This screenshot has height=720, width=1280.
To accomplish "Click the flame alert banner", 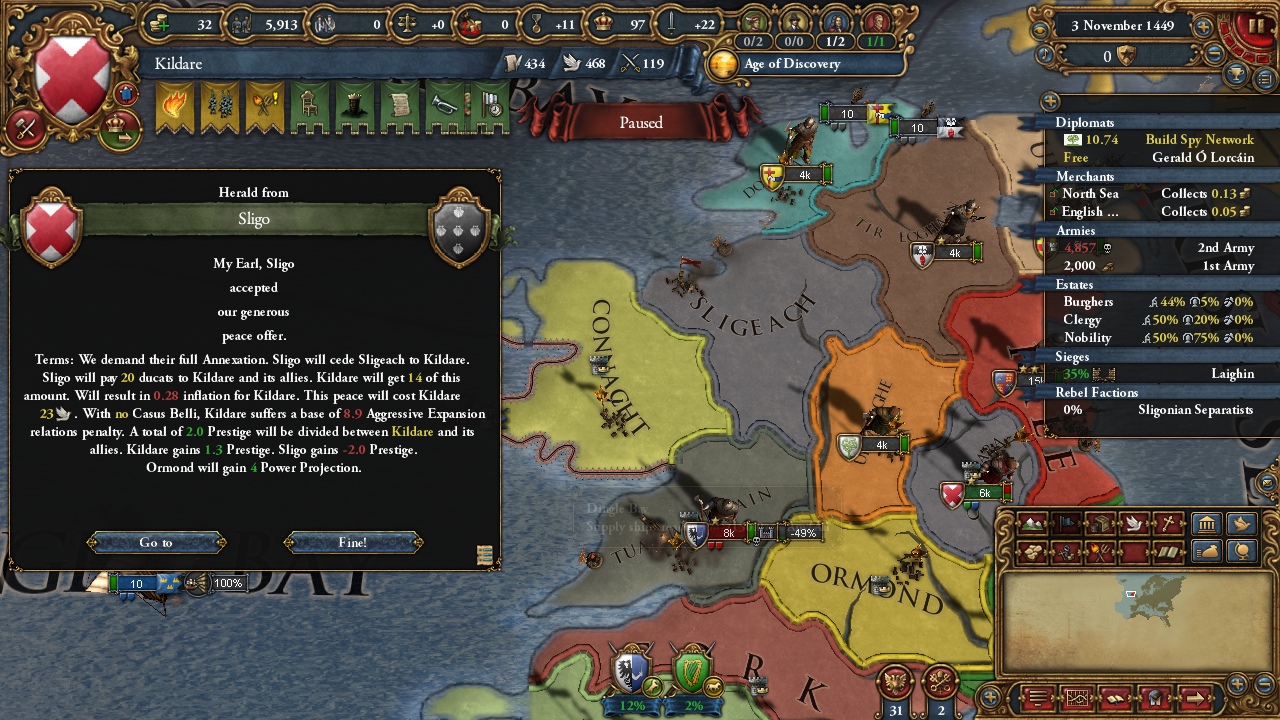I will pyautogui.click(x=174, y=108).
